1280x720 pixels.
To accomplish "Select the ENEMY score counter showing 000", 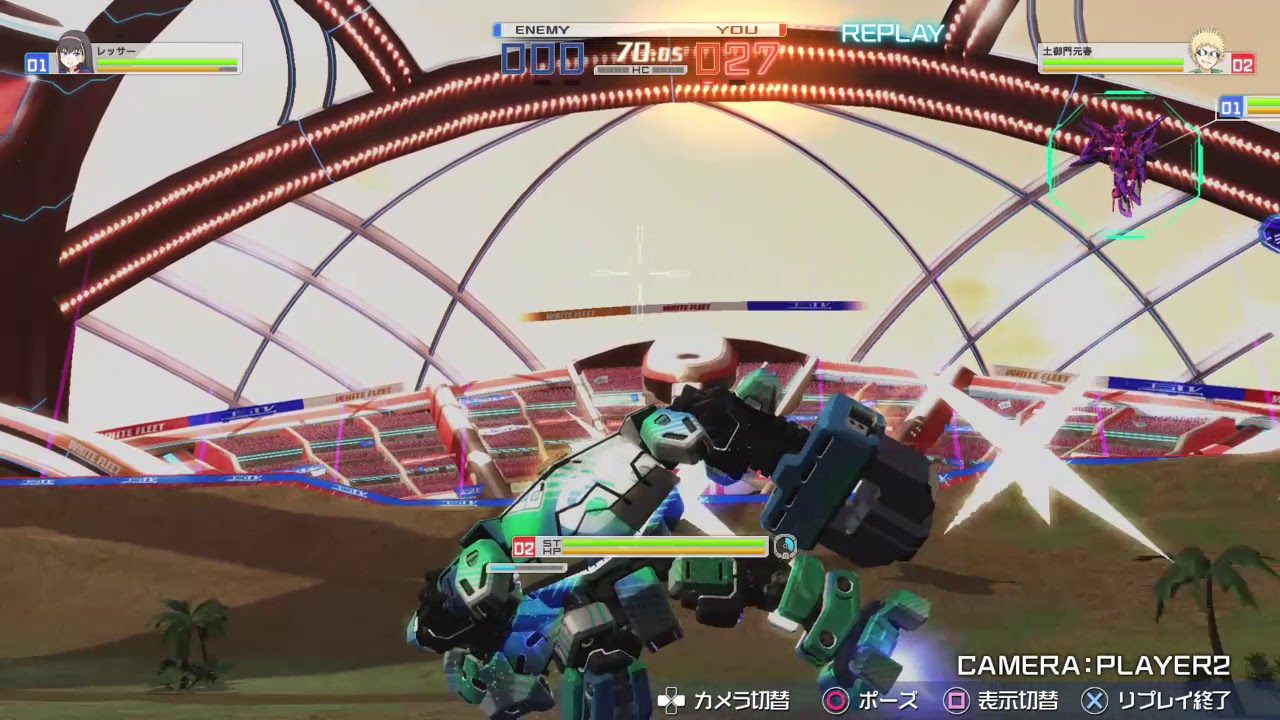I will (x=543, y=60).
